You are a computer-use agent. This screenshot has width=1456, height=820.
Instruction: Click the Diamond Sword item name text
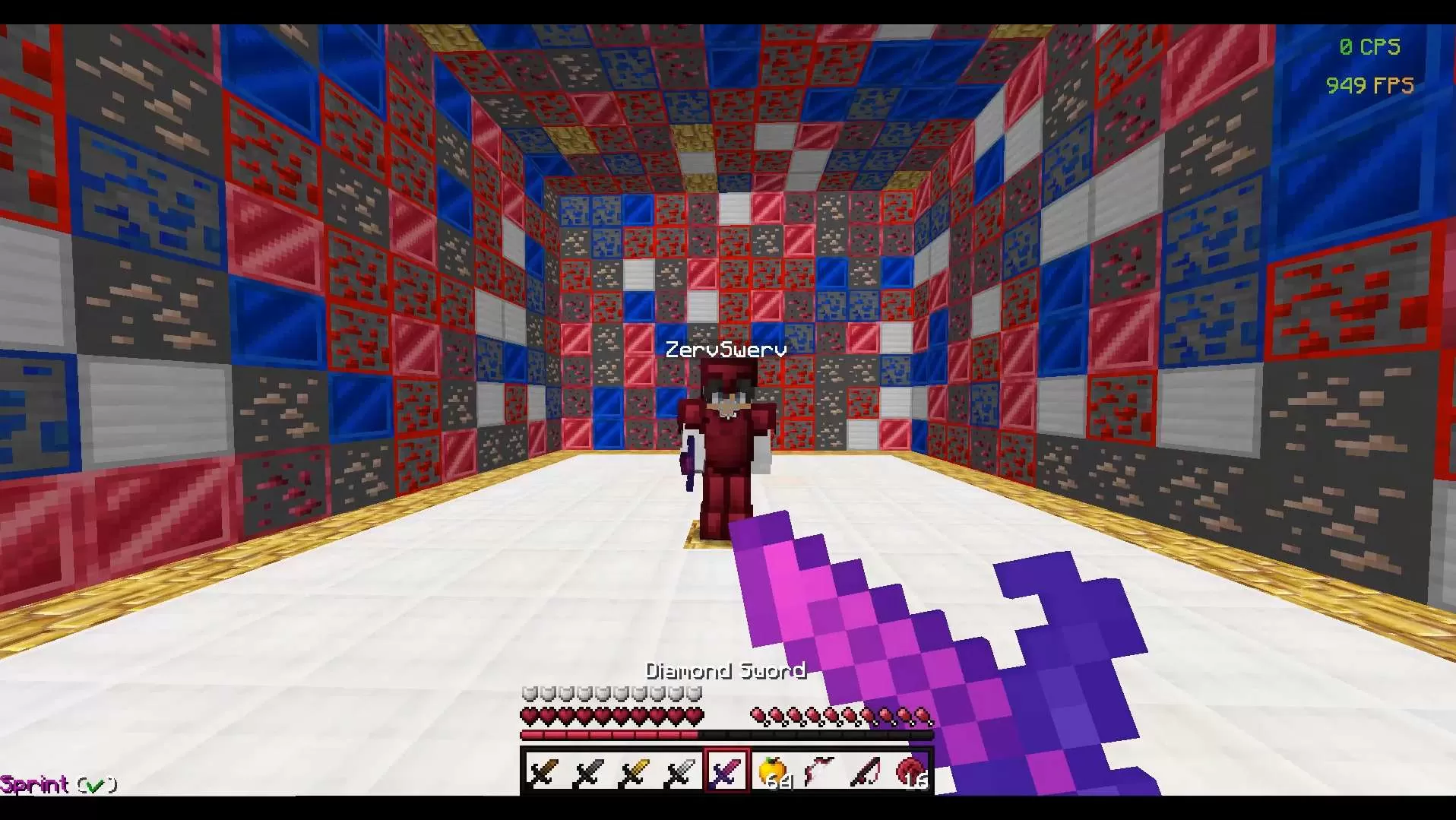tap(726, 670)
